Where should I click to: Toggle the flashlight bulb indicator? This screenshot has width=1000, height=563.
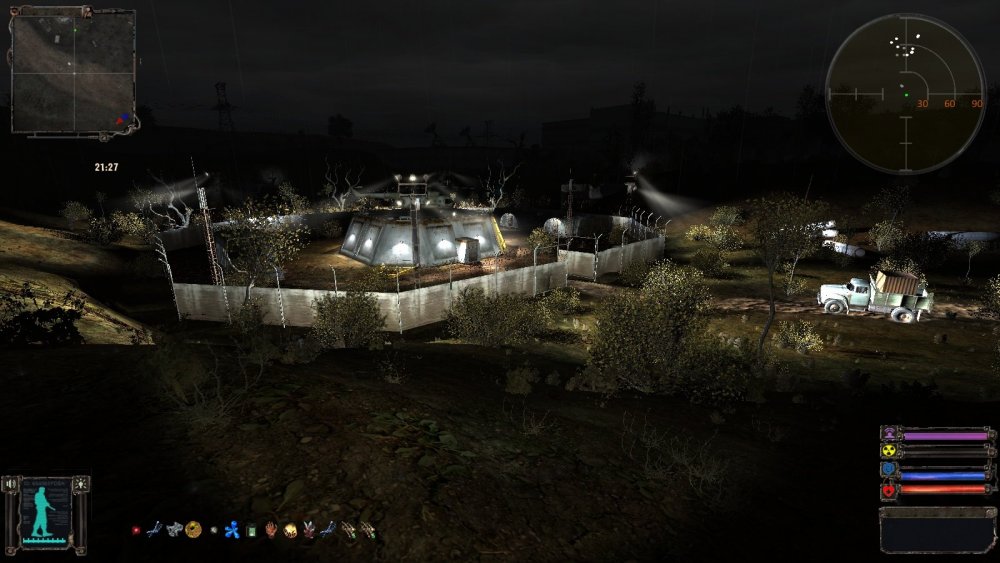point(80,484)
